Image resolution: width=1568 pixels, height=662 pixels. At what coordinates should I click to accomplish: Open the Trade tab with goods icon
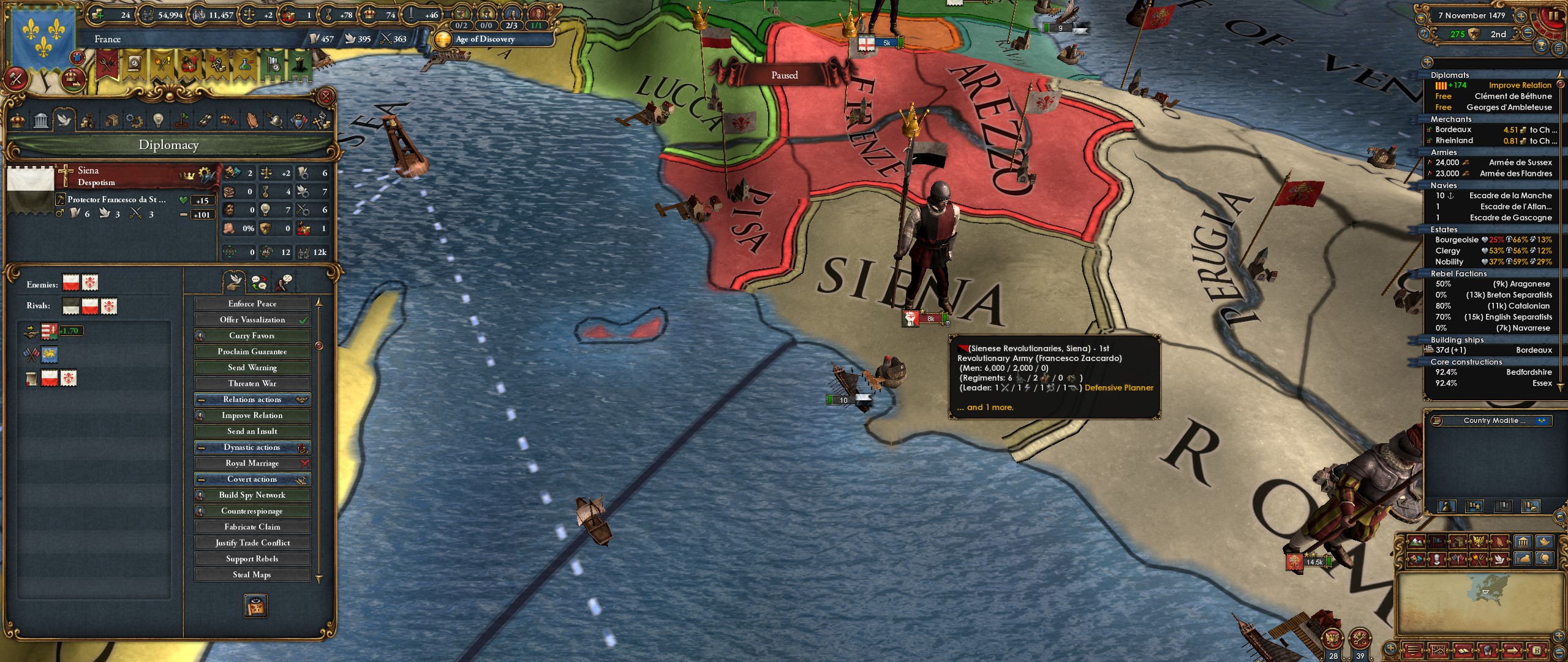(x=112, y=120)
